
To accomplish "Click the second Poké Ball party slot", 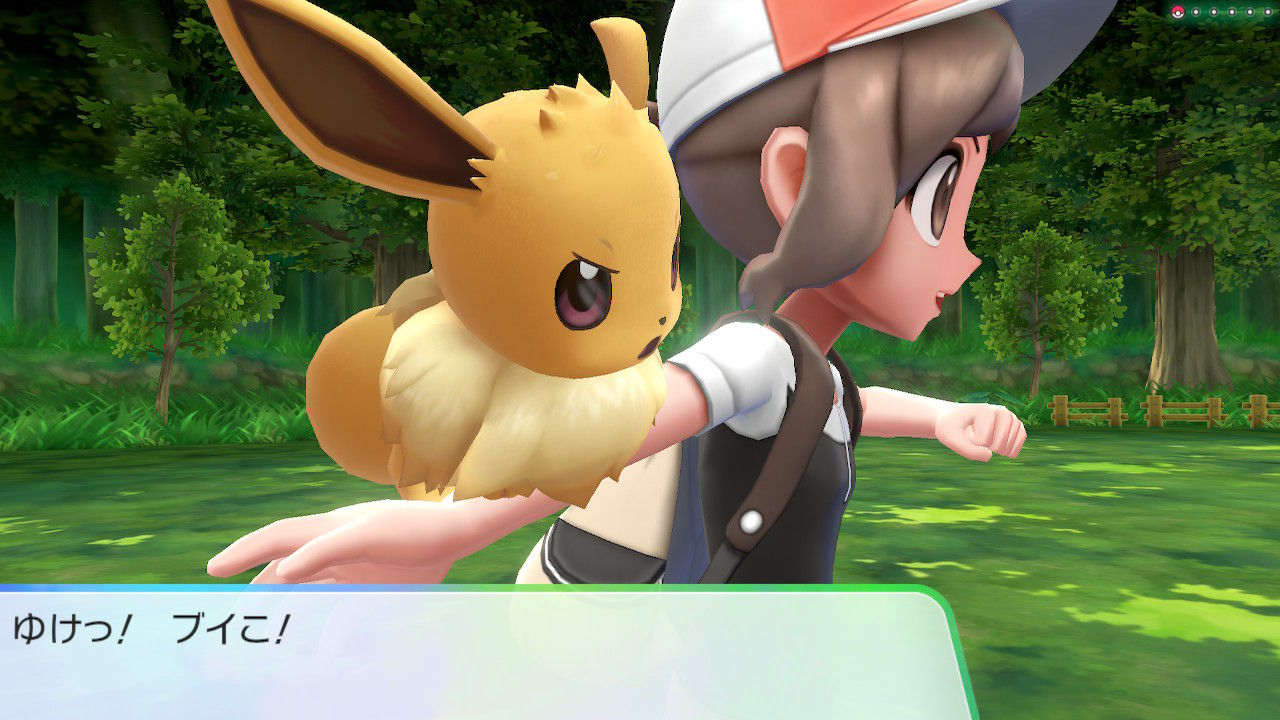I will (1196, 12).
